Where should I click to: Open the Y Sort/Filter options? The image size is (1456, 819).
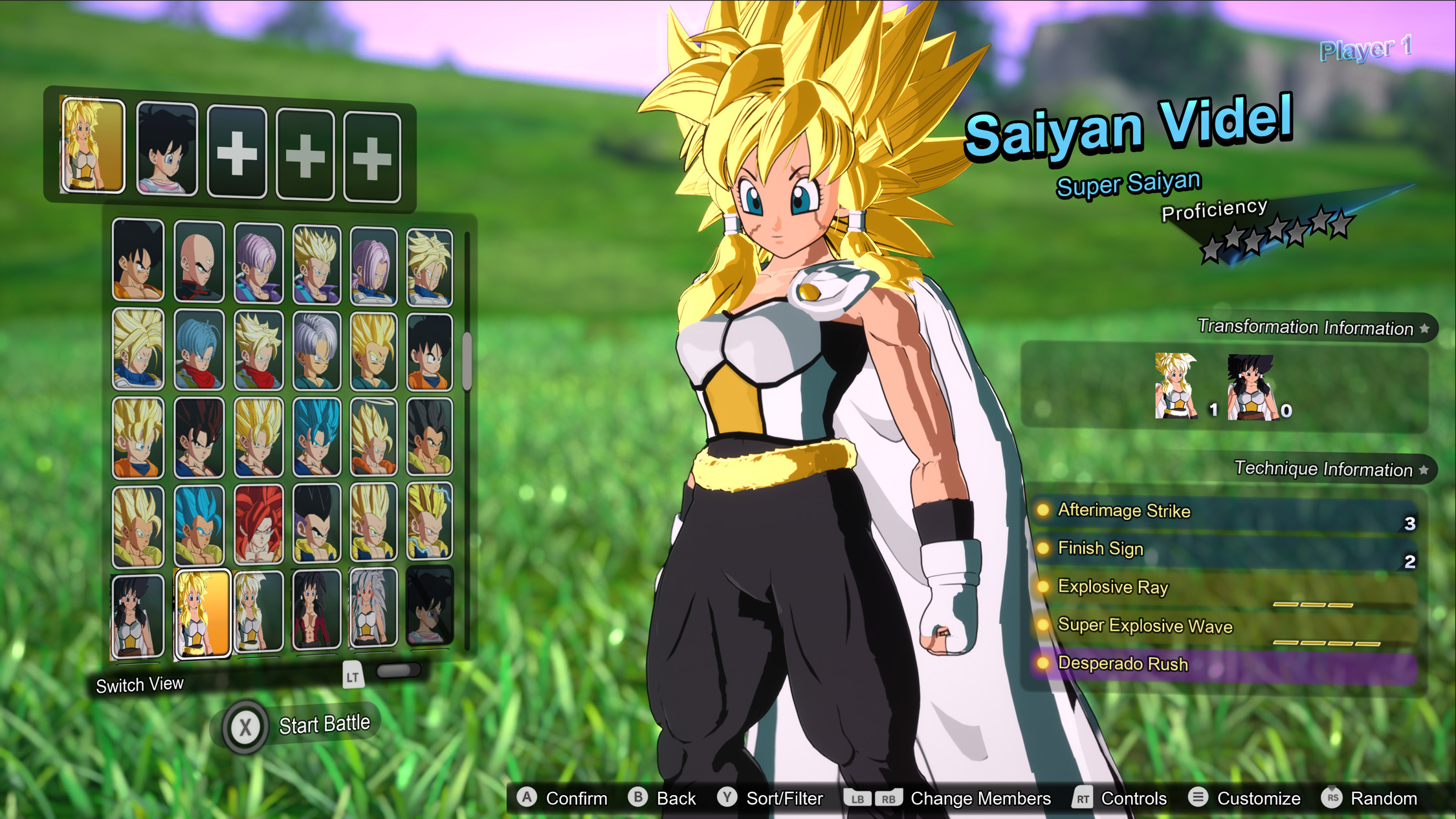730,798
